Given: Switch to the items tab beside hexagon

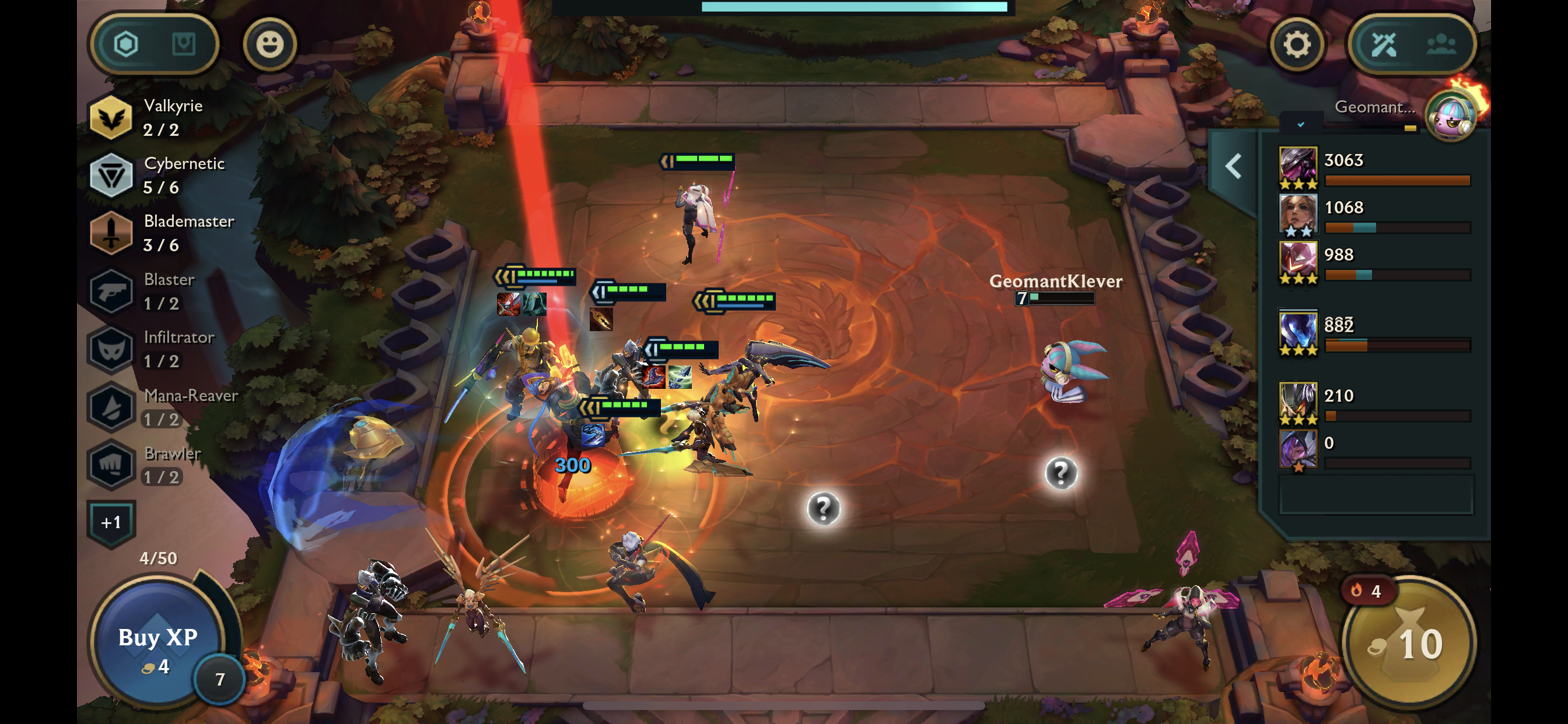Looking at the screenshot, I should (183, 44).
